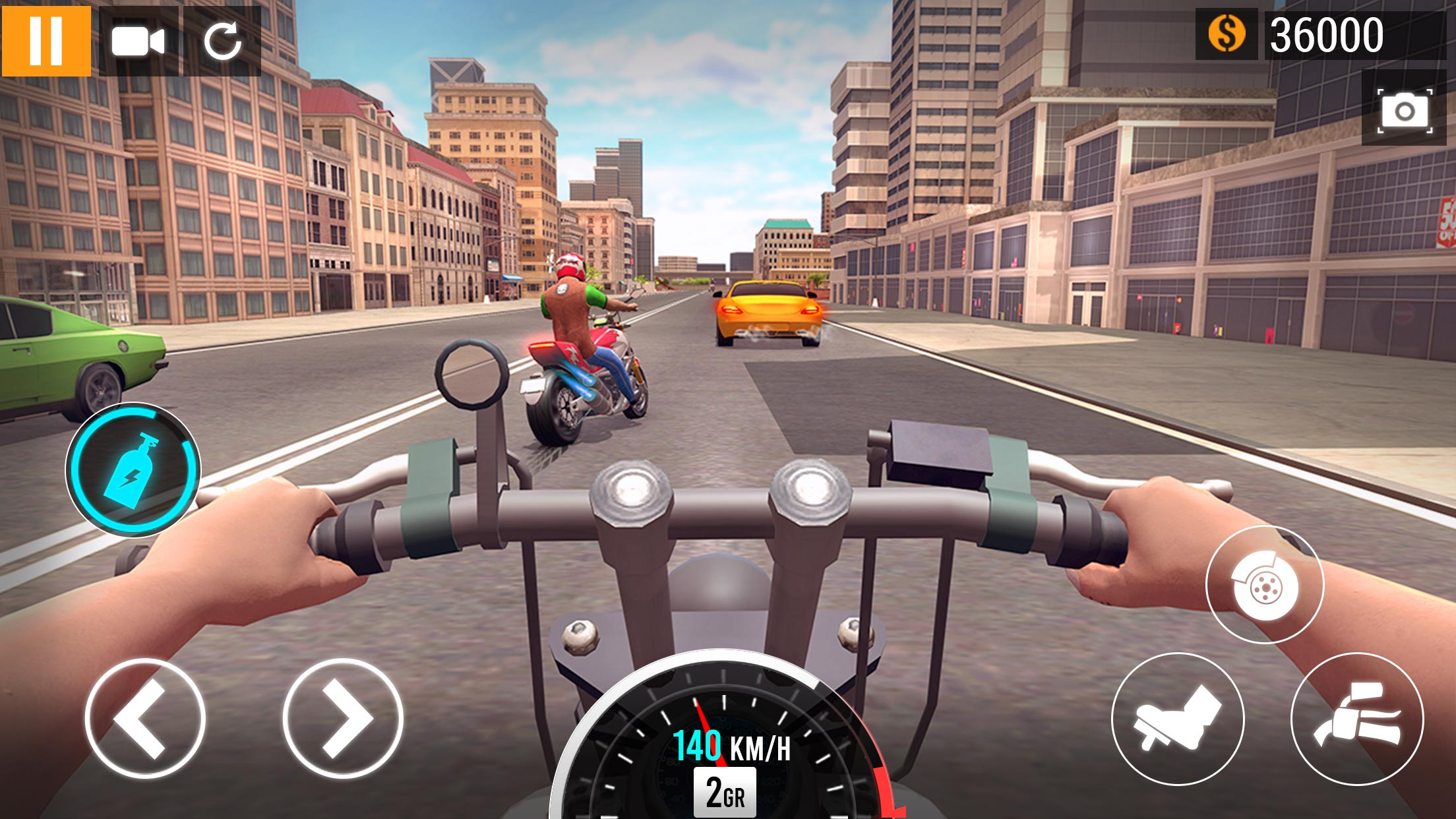
Task: Tap the foot pedal button
Action: tap(1178, 718)
